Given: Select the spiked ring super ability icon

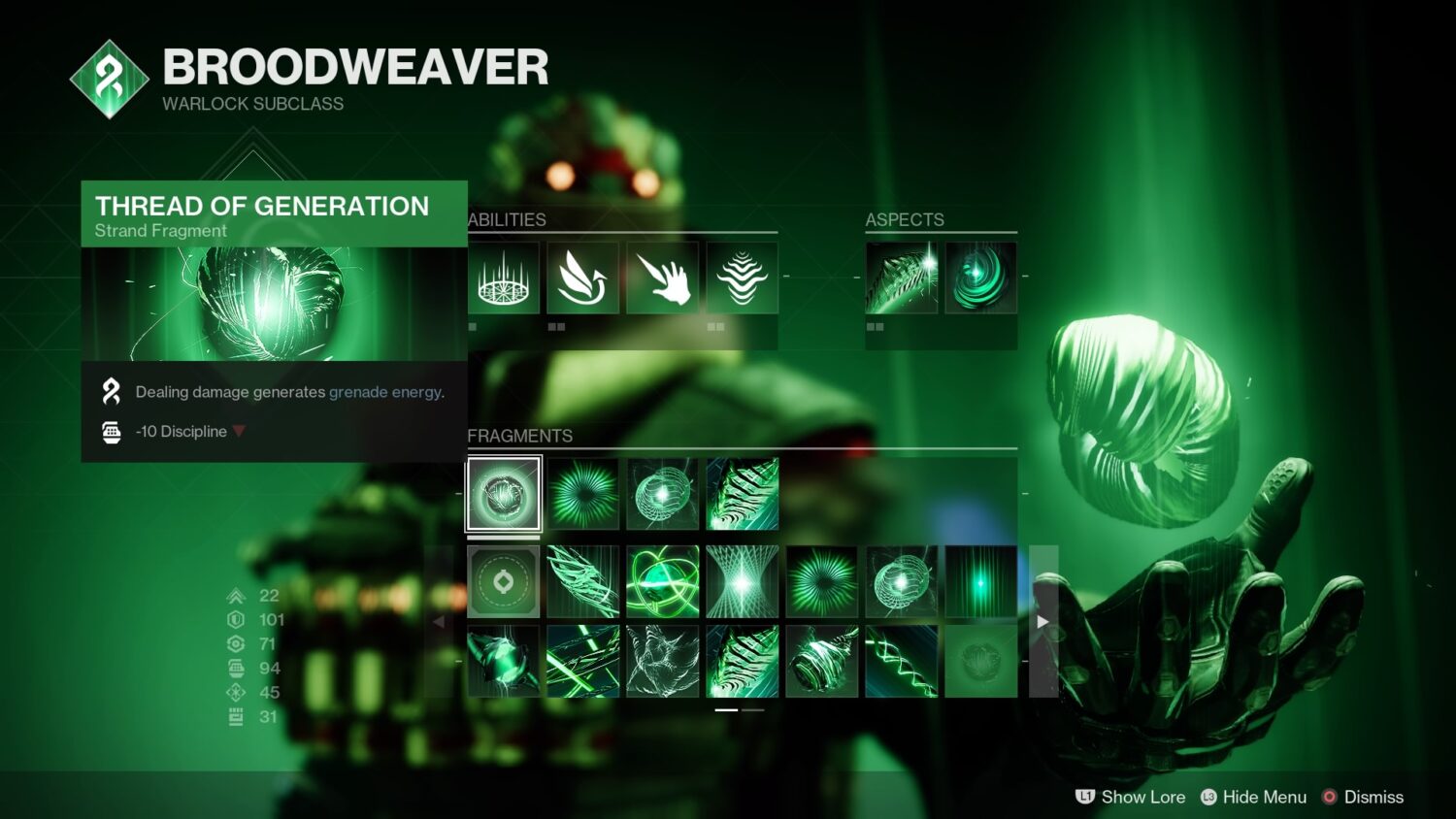Looking at the screenshot, I should click(x=503, y=278).
